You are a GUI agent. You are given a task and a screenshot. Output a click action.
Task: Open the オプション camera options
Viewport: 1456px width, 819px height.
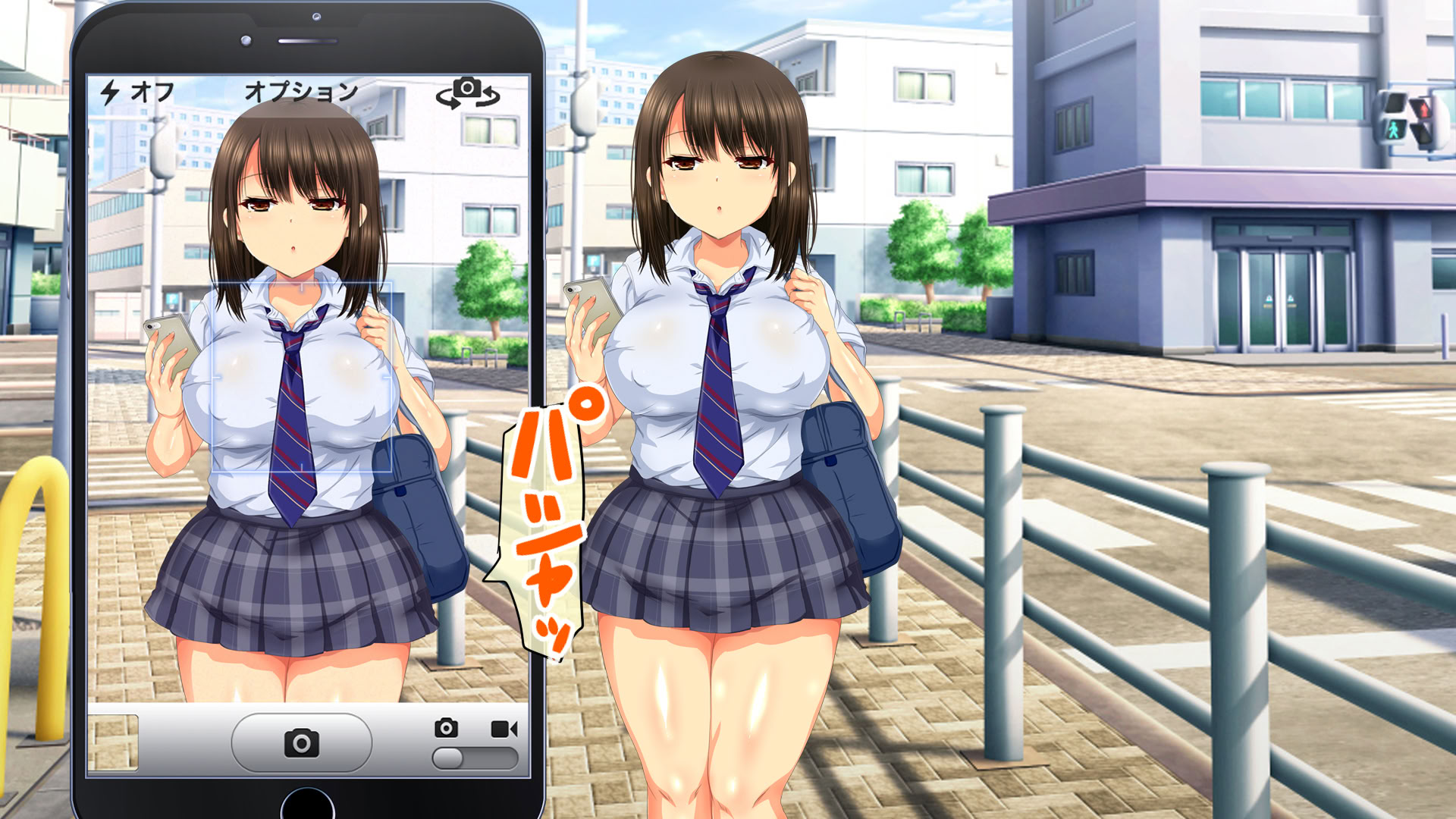pyautogui.click(x=301, y=92)
